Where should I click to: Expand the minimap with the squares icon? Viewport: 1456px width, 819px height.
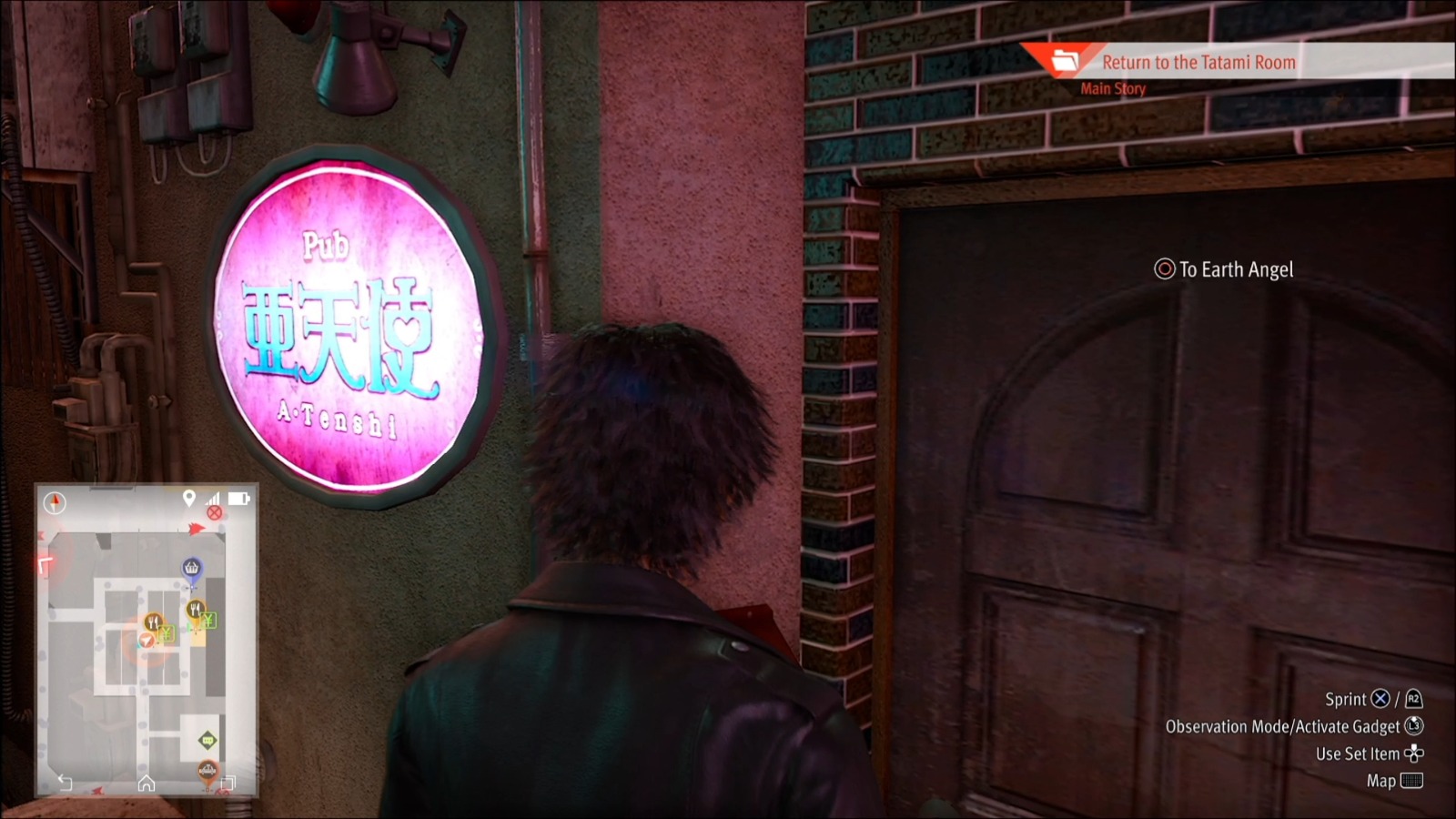[229, 783]
